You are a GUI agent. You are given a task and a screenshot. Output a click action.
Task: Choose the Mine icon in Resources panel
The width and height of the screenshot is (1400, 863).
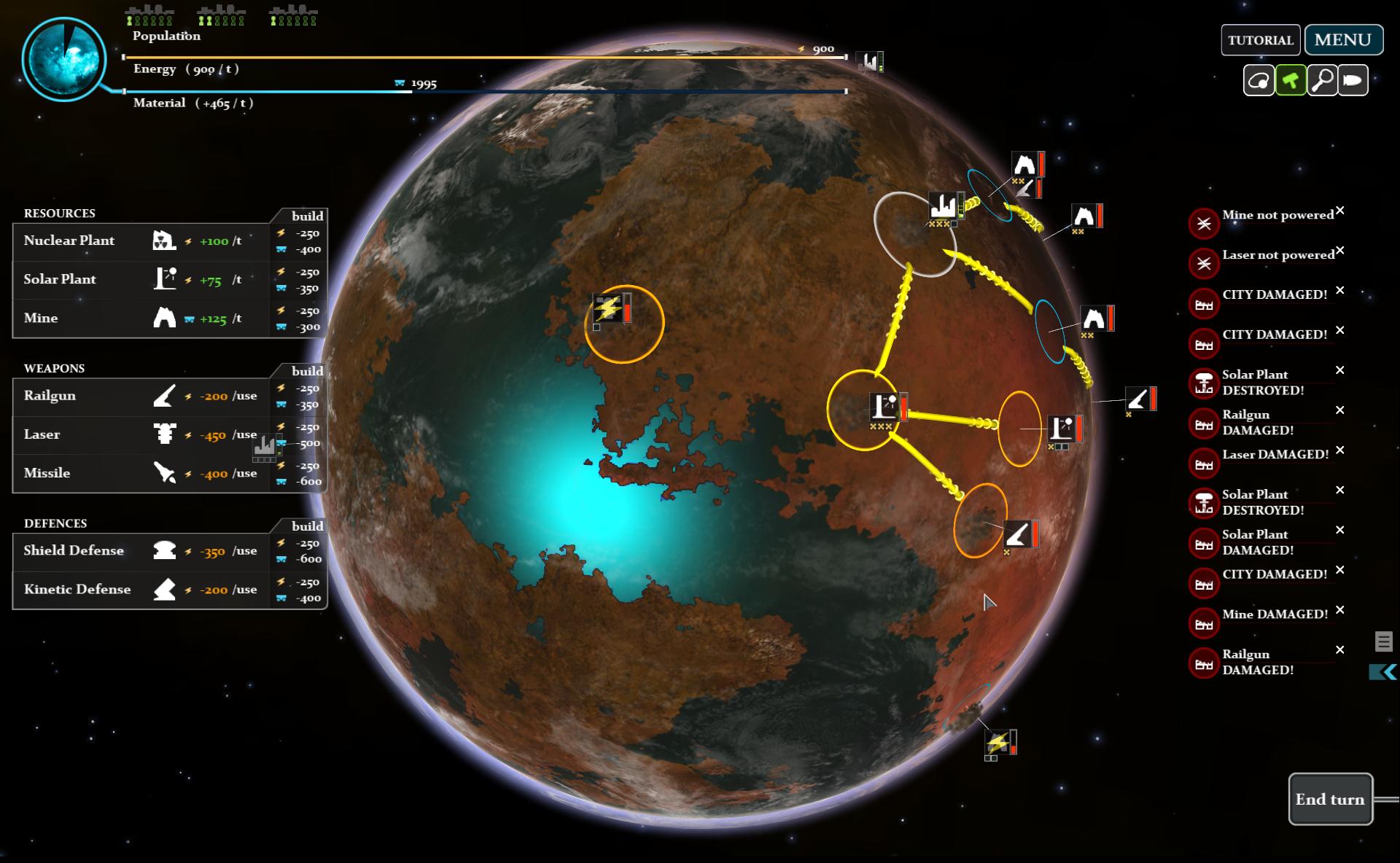[x=166, y=318]
